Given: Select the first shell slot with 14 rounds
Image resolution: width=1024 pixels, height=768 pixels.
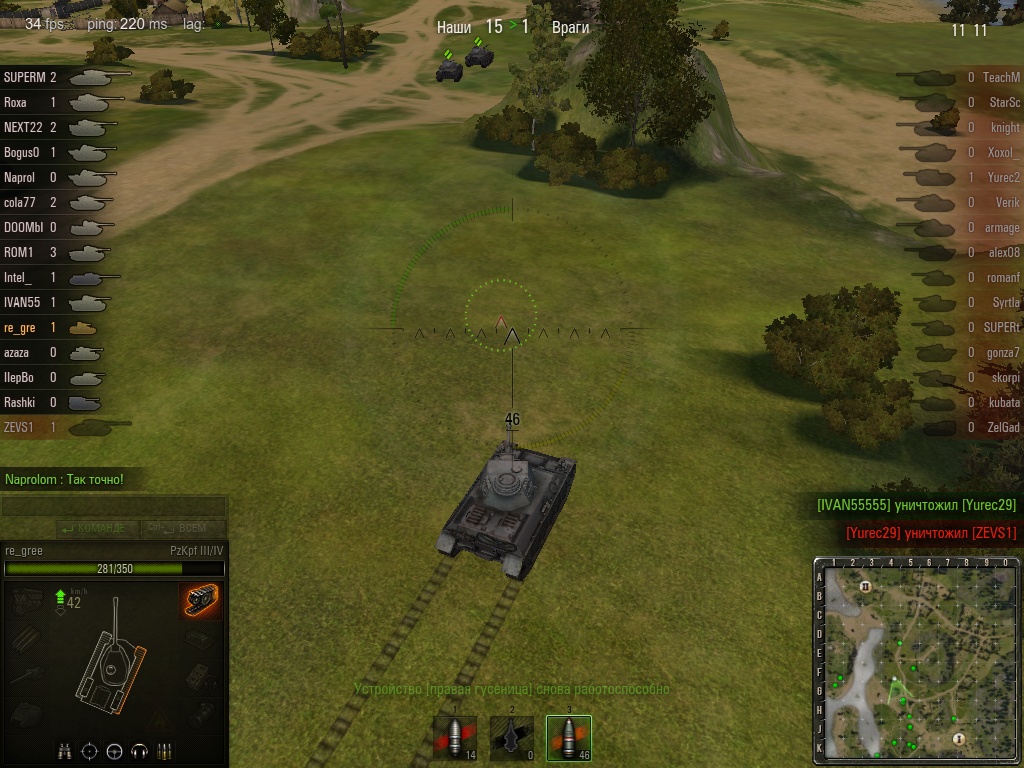Looking at the screenshot, I should point(454,738).
